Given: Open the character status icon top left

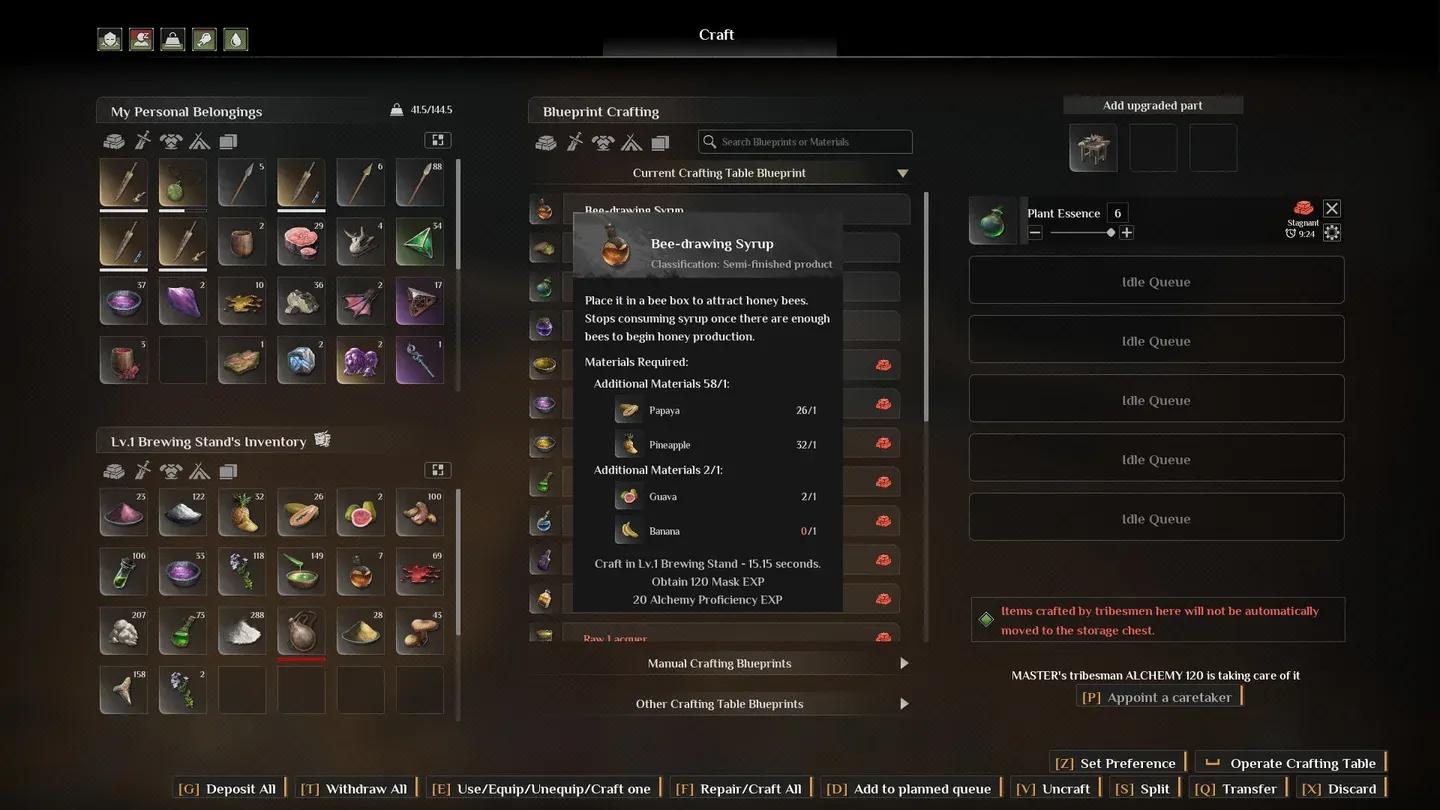Looking at the screenshot, I should pyautogui.click(x=109, y=39).
